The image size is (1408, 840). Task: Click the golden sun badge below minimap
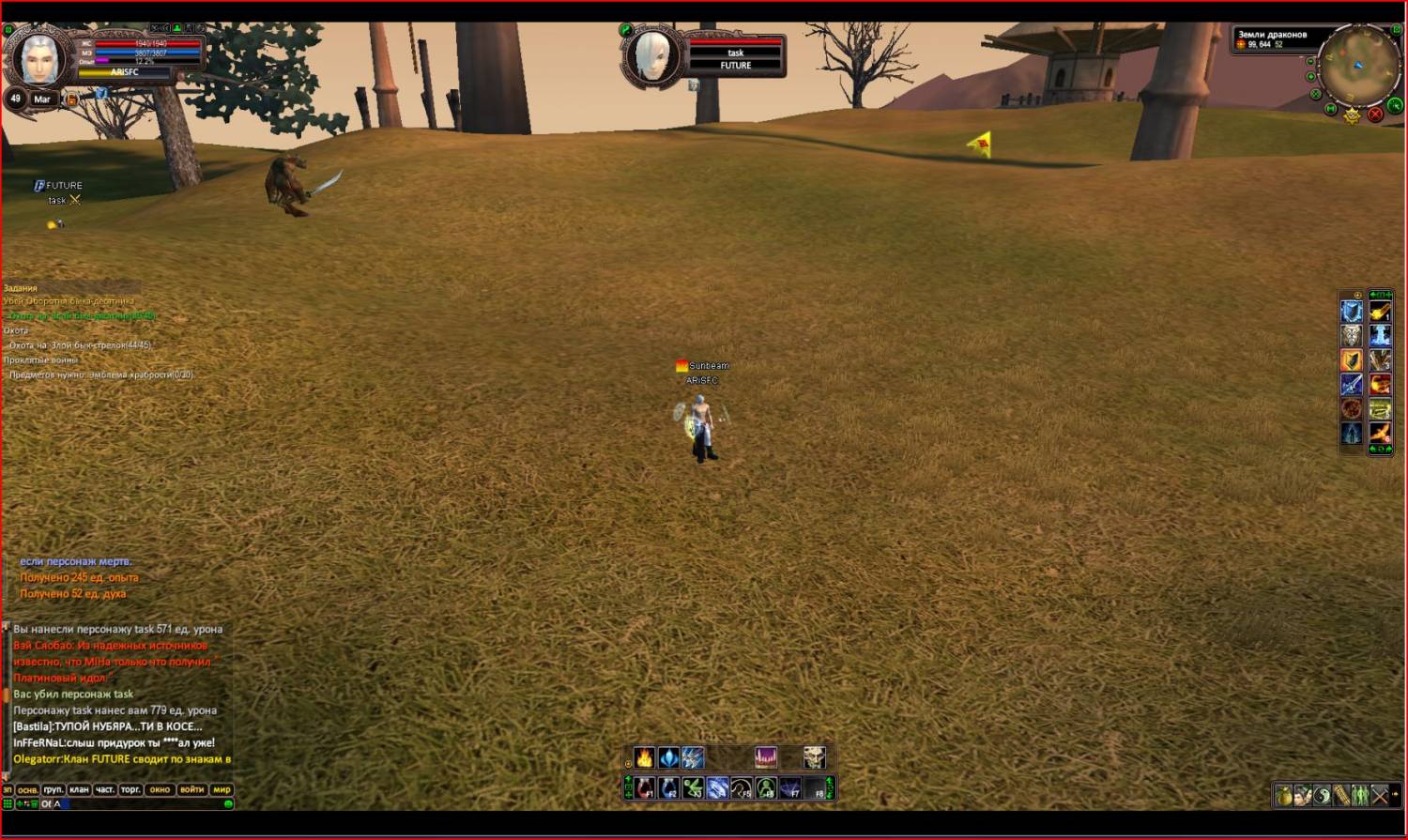point(1353,115)
